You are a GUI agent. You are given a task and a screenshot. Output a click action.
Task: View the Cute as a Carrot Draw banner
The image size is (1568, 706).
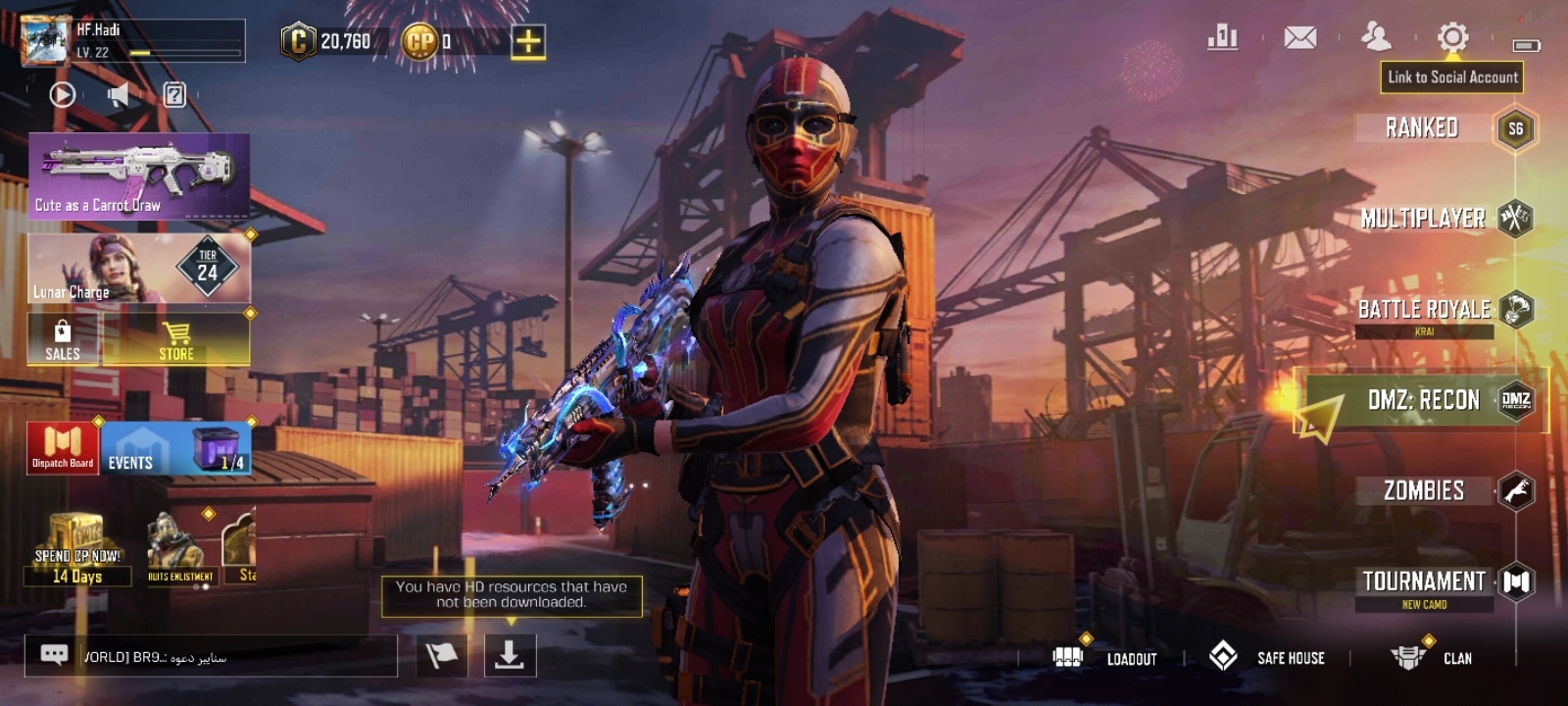coord(139,176)
